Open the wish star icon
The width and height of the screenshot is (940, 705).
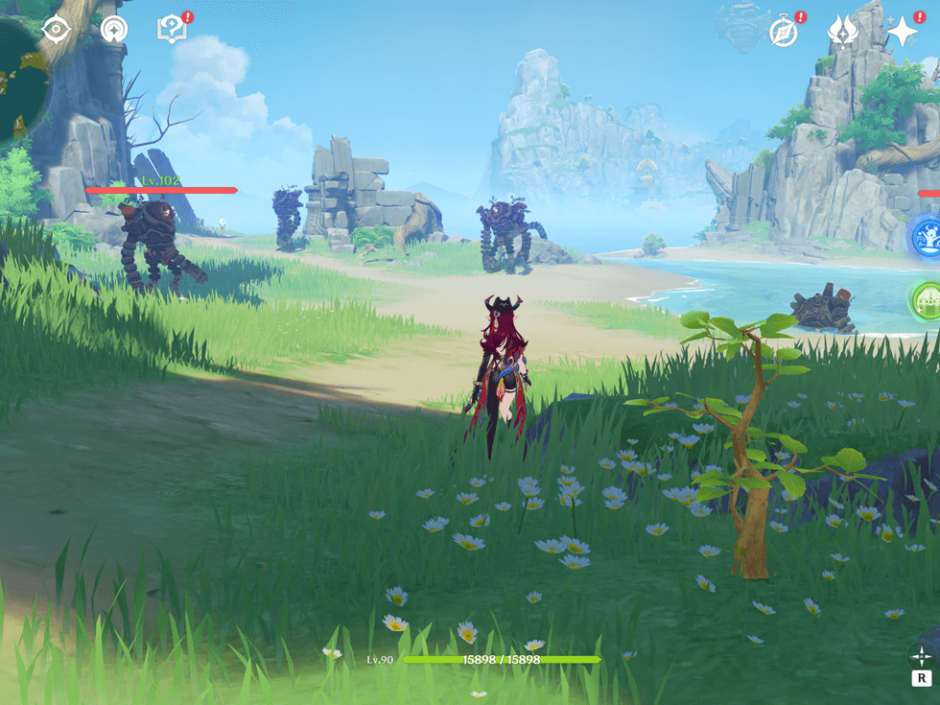[902, 32]
